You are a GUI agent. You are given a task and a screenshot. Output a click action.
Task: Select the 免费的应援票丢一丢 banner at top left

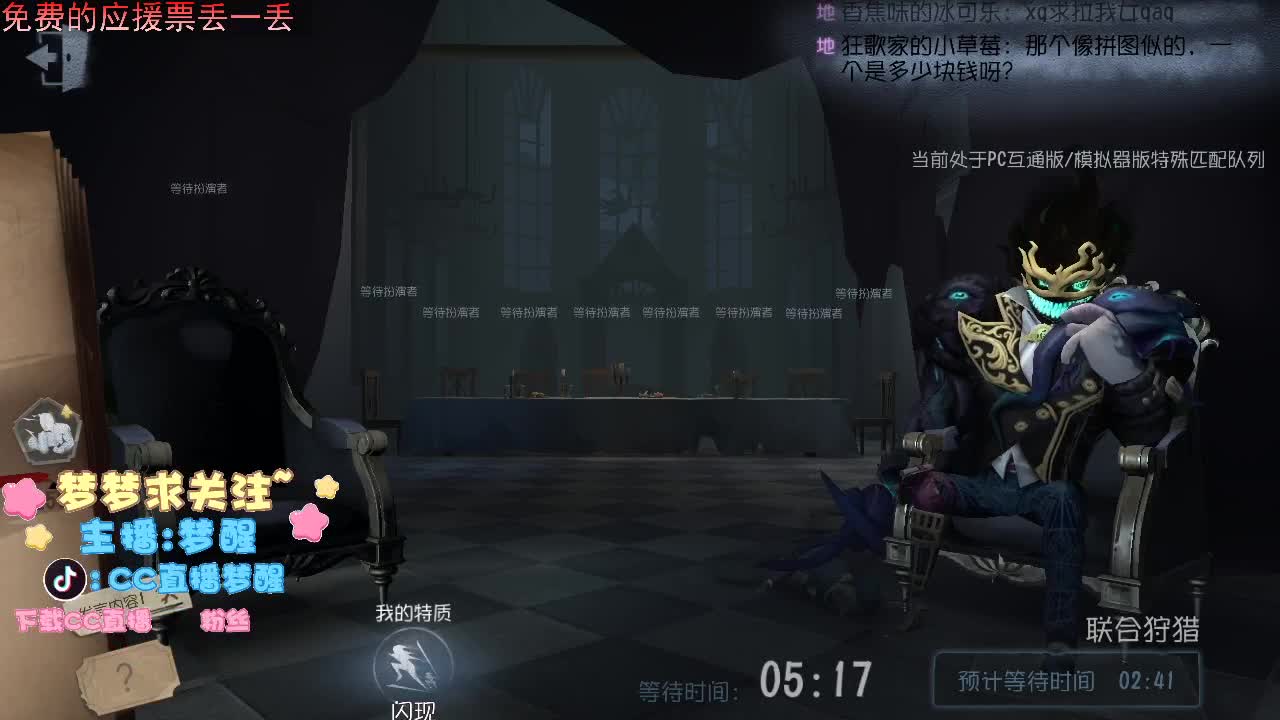coord(145,18)
